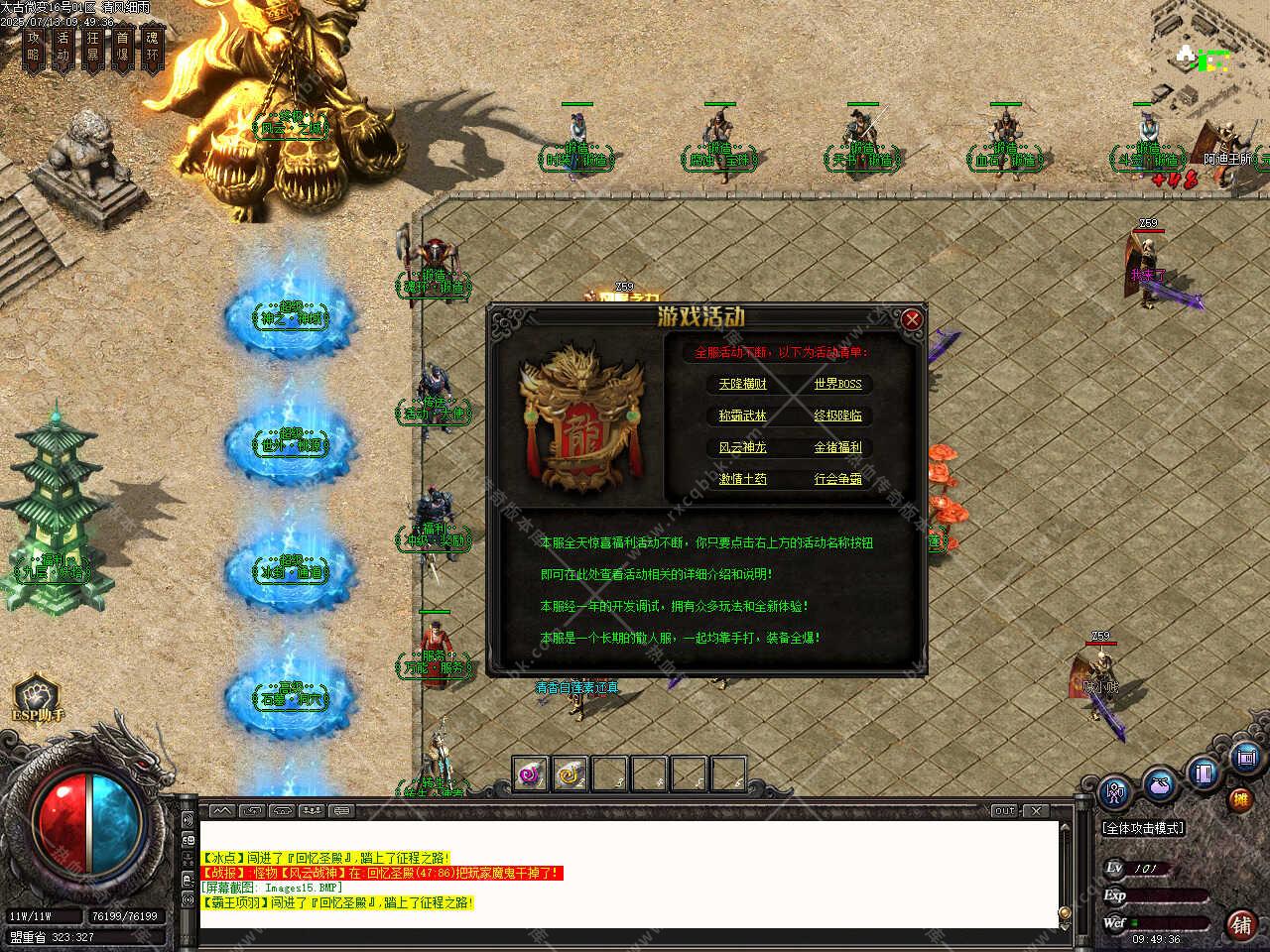Screen dimensions: 1270x952
Task: Open the 天降横财 activity link
Action: click(742, 384)
